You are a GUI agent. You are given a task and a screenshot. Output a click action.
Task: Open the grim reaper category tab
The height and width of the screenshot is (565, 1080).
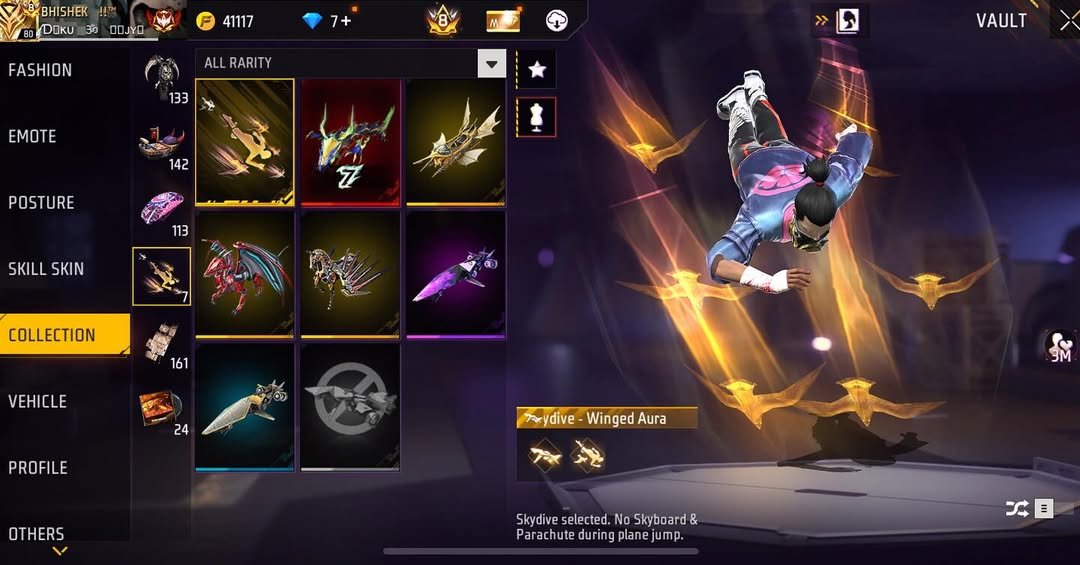161,78
